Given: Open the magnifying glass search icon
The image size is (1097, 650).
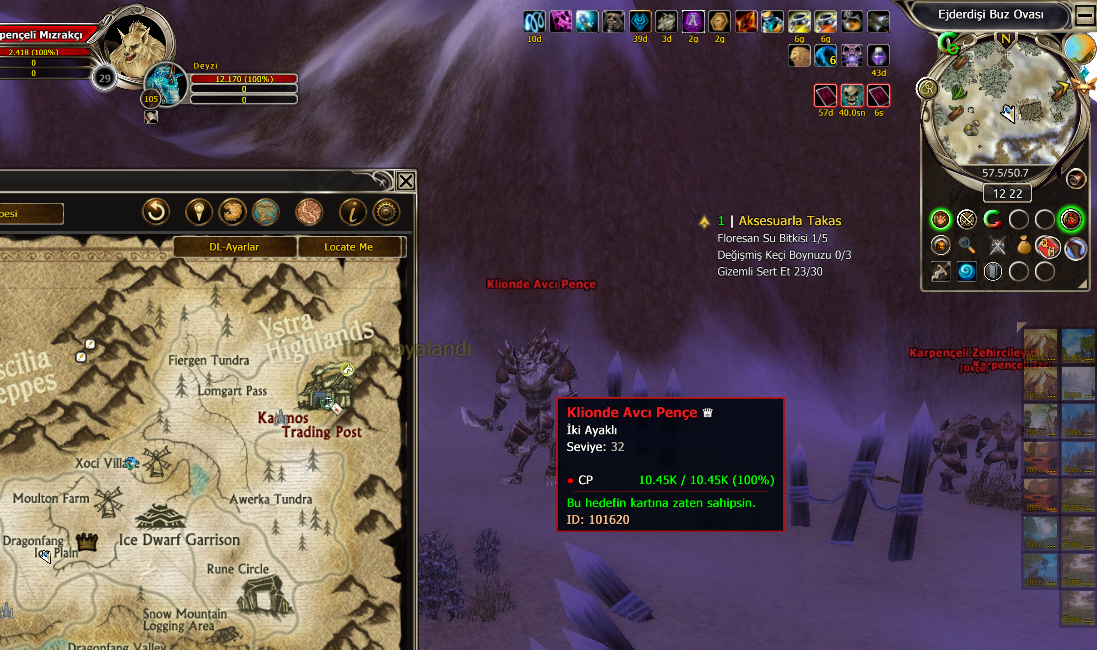Looking at the screenshot, I should 966,245.
